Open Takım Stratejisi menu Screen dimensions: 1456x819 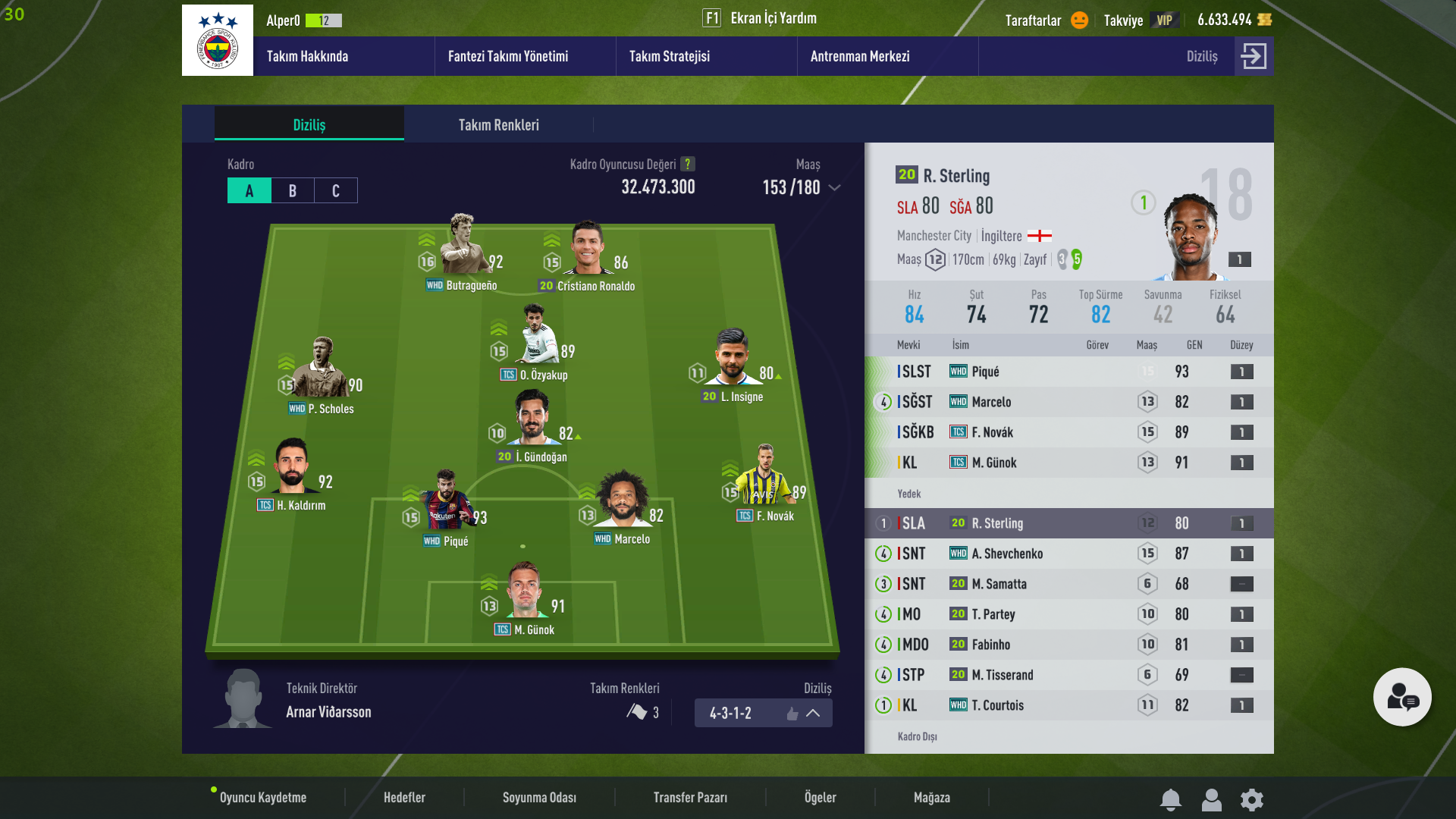pos(669,56)
